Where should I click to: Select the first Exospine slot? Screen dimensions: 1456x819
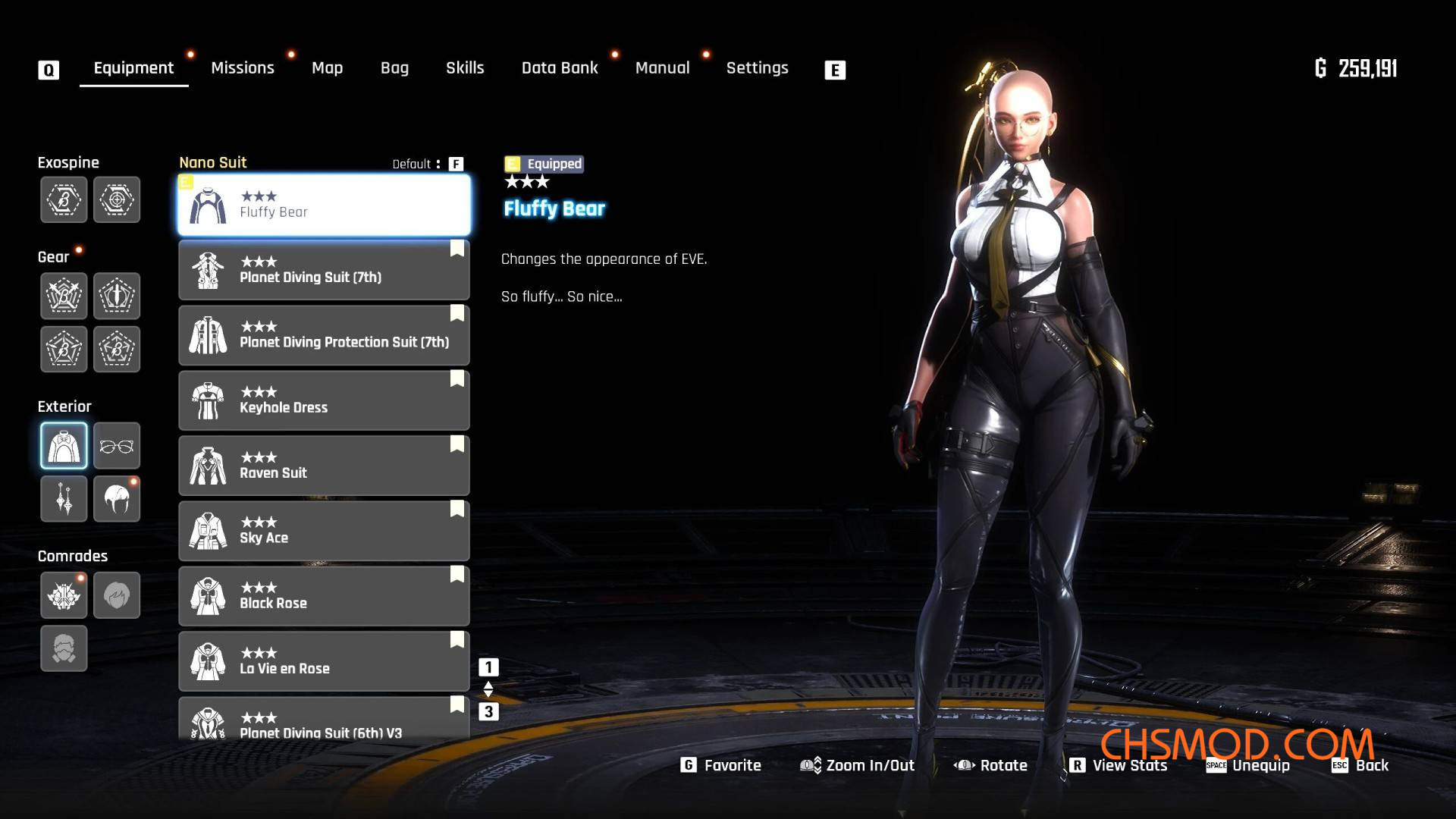coord(64,199)
